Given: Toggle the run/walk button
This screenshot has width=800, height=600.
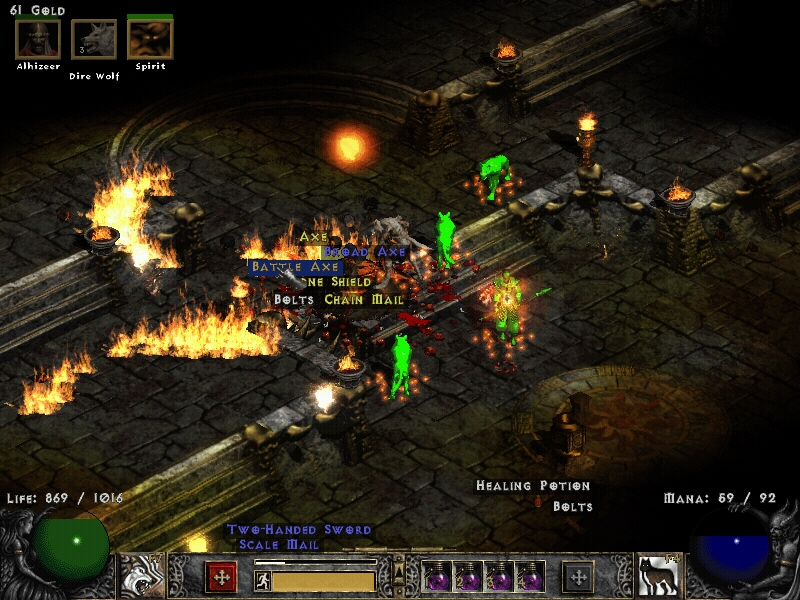Looking at the screenshot, I should [262, 579].
